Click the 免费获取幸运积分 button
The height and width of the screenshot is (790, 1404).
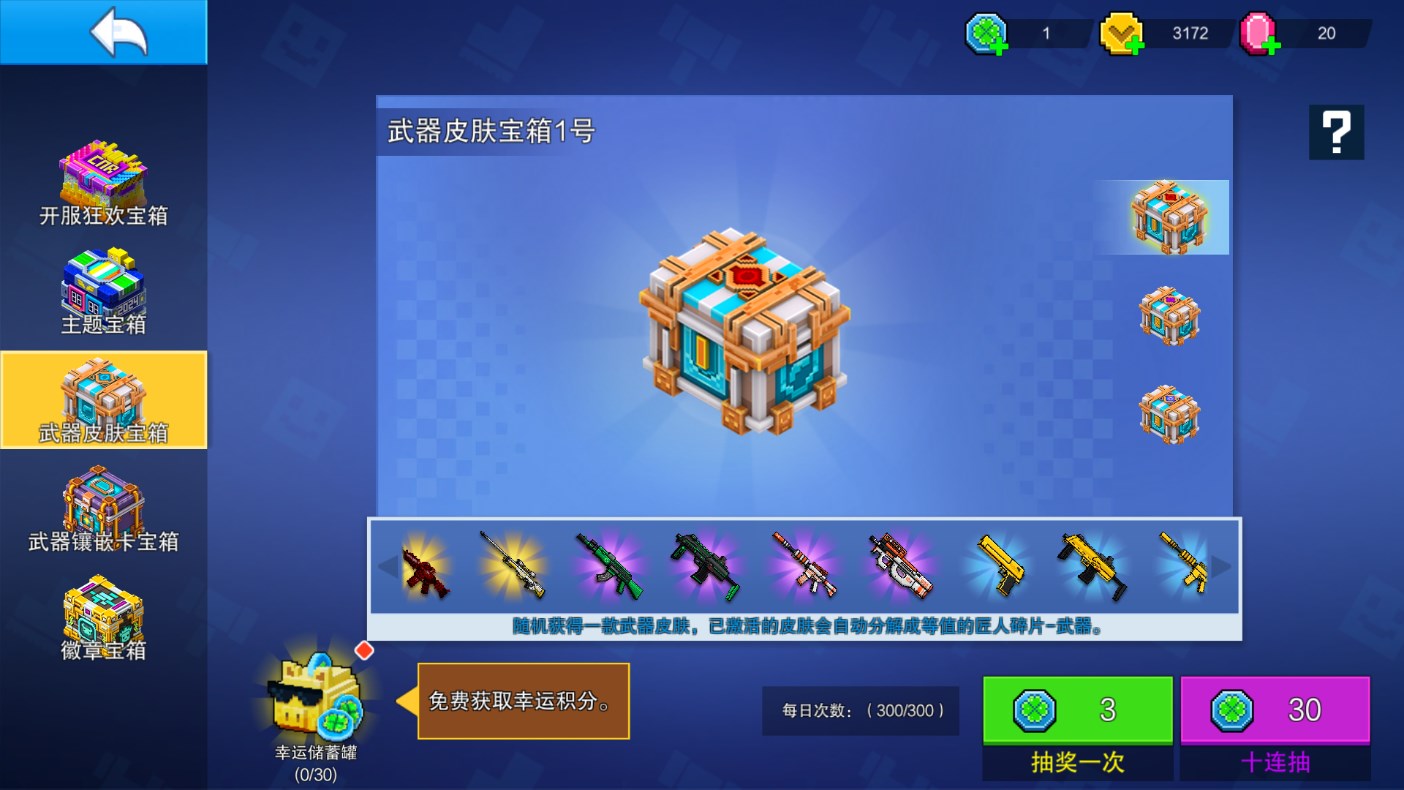click(x=523, y=700)
